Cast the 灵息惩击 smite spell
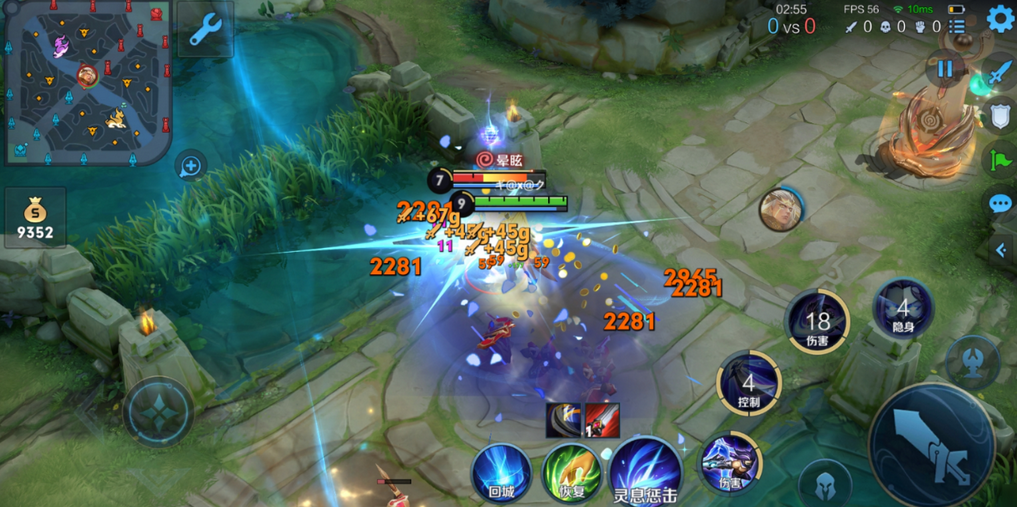The height and width of the screenshot is (507, 1017). [645, 470]
